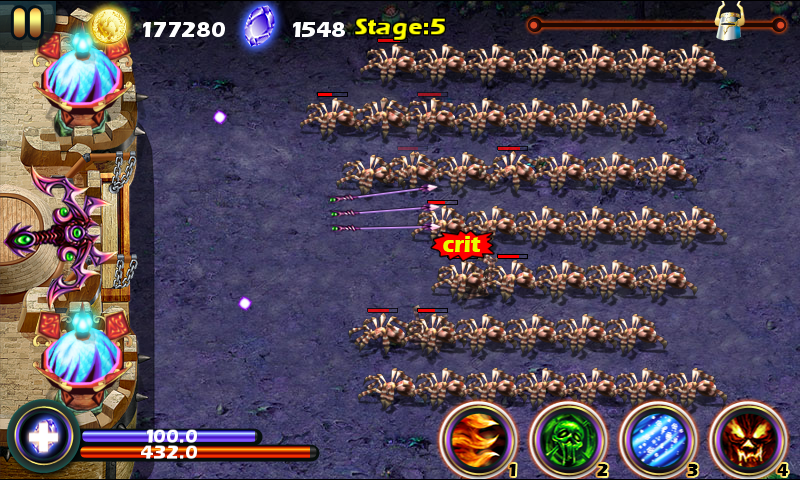Cast the fire spell in slot 1

pos(478,440)
